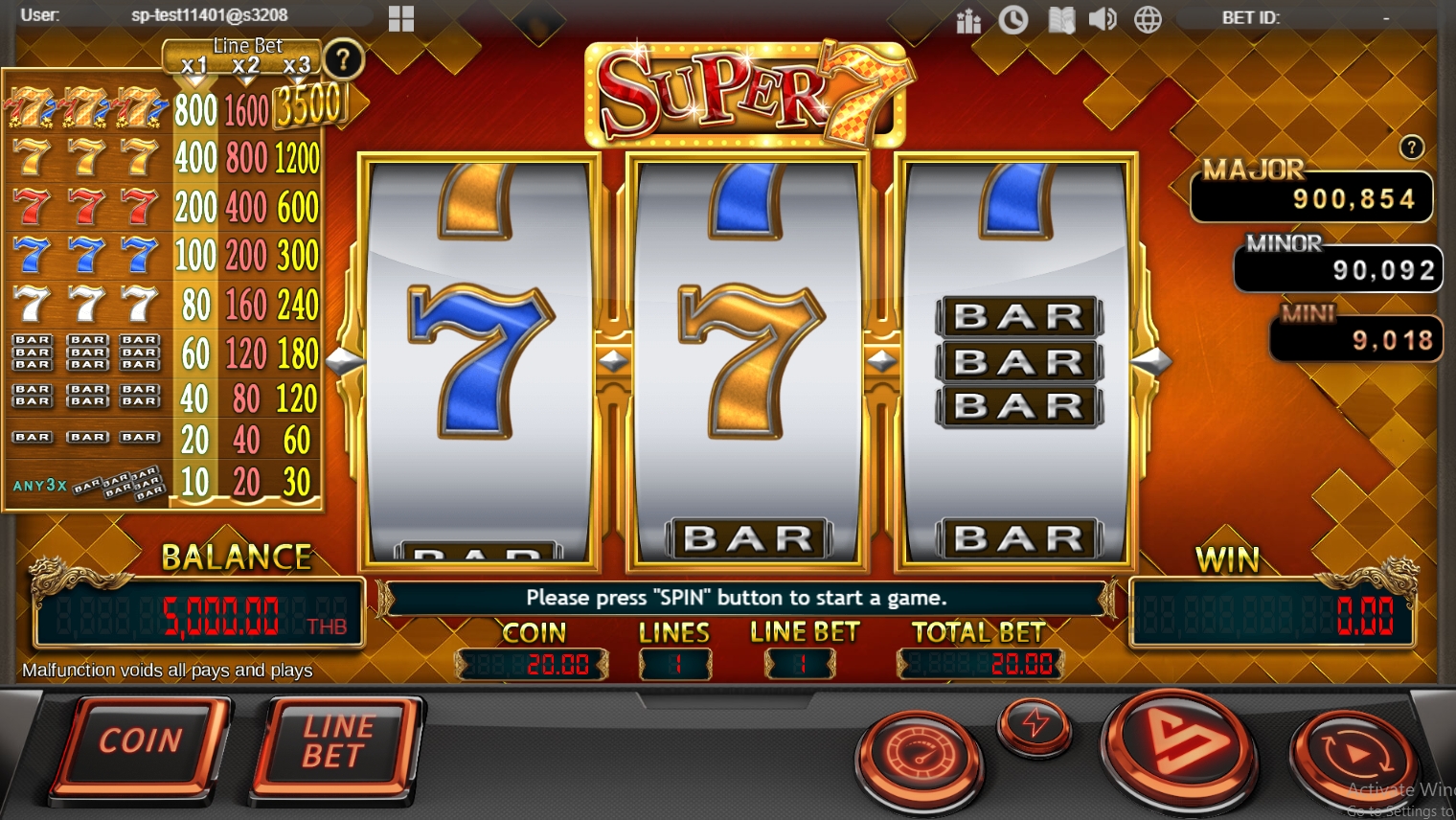Screen dimensions: 1456x820
Task: Toggle sound with the speaker icon
Action: point(1103,19)
